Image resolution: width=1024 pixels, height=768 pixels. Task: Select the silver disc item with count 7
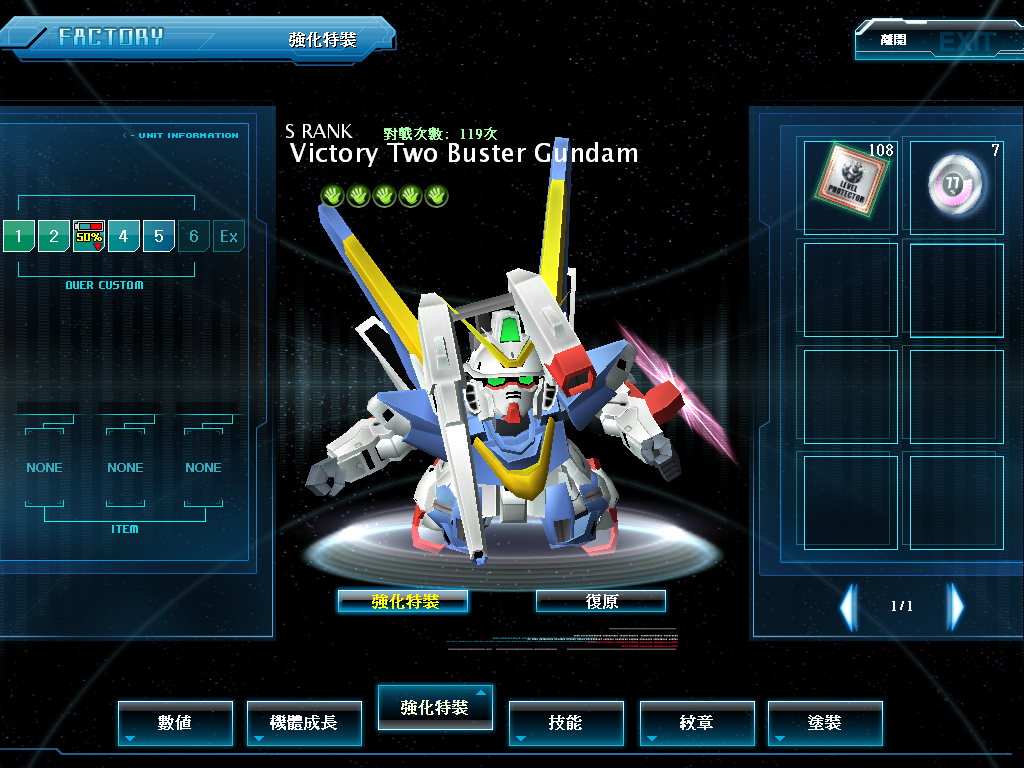pyautogui.click(x=956, y=186)
